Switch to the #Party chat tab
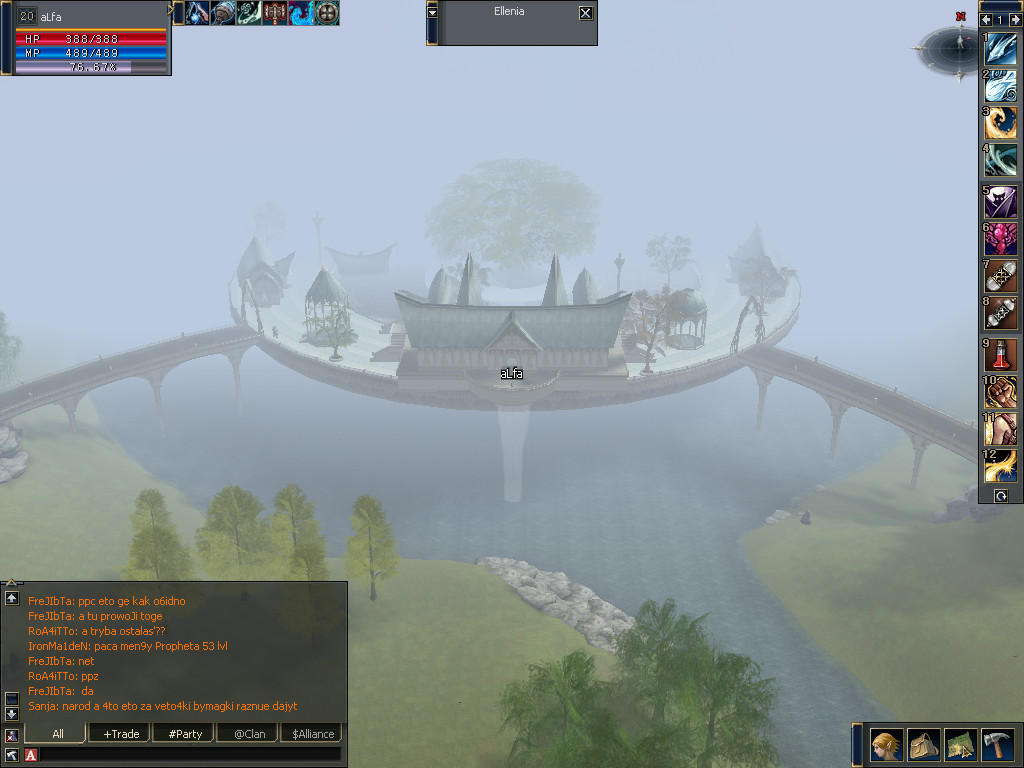Image resolution: width=1024 pixels, height=768 pixels. [x=185, y=734]
